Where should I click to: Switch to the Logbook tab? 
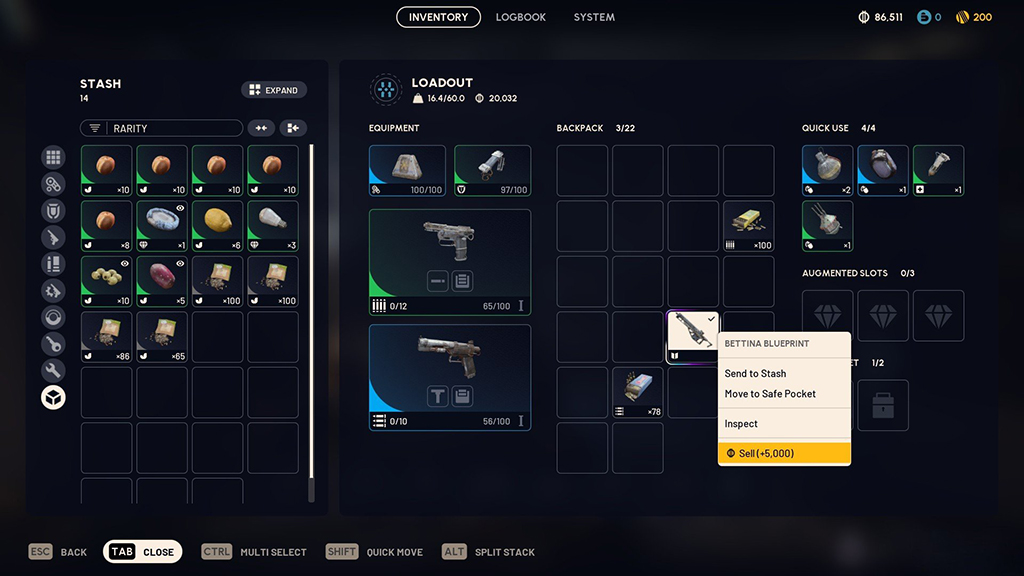[x=521, y=17]
